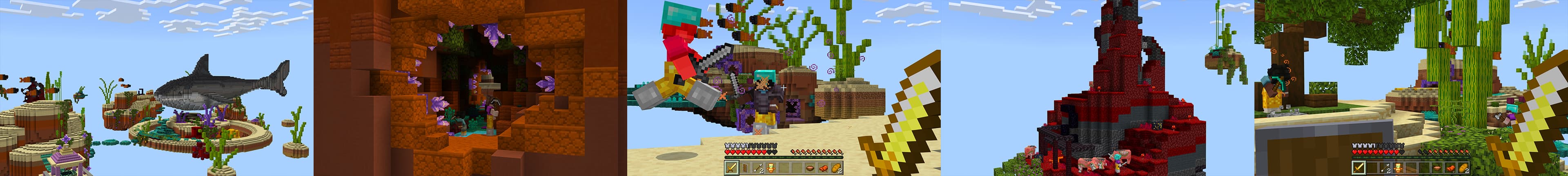Open the red nether tower screenshot thumbnail
The width and height of the screenshot is (1568, 176).
coord(1097,88)
